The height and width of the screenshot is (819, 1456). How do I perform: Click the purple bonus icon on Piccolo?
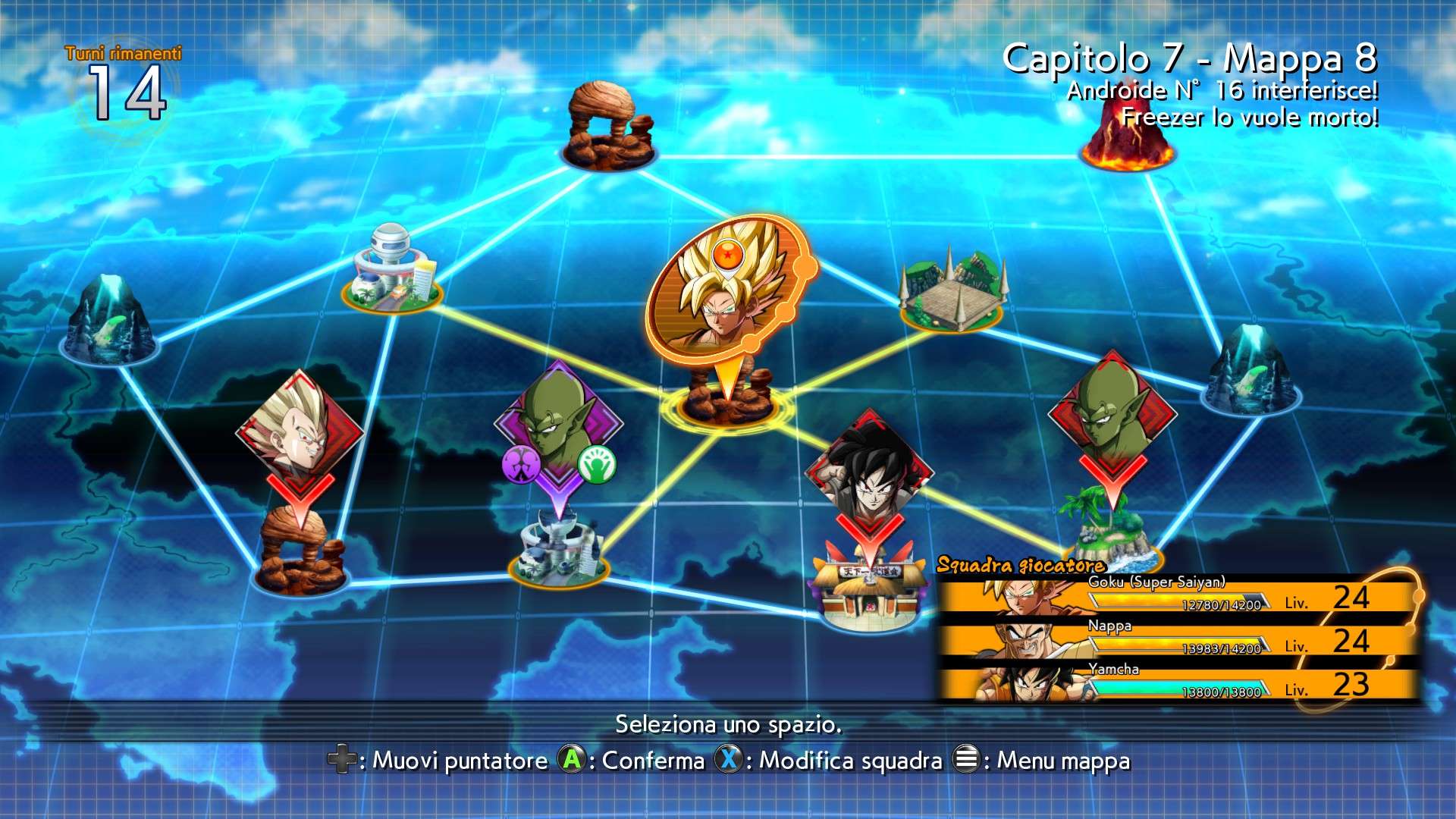click(x=521, y=464)
